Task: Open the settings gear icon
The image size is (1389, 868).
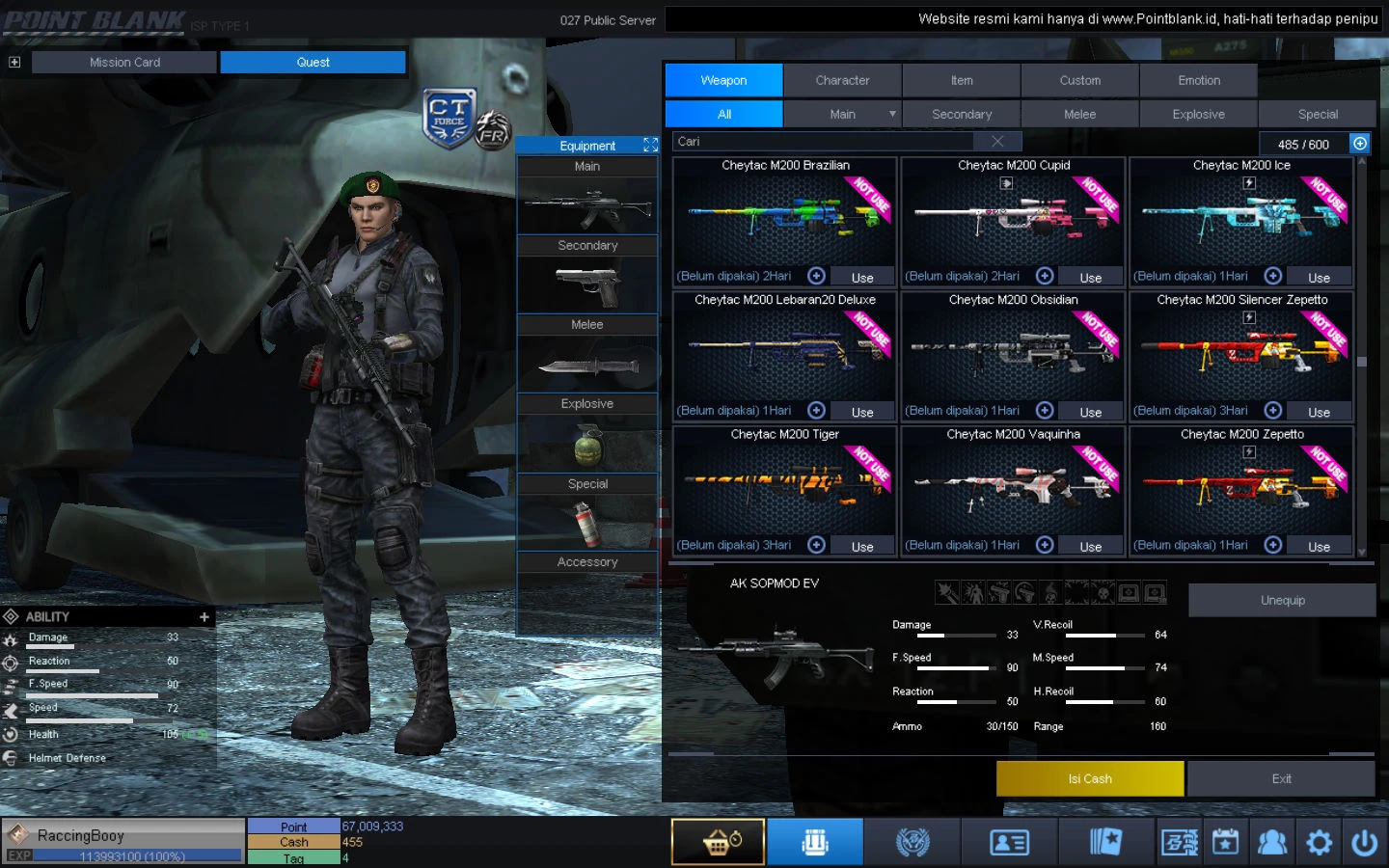Action: [1319, 841]
